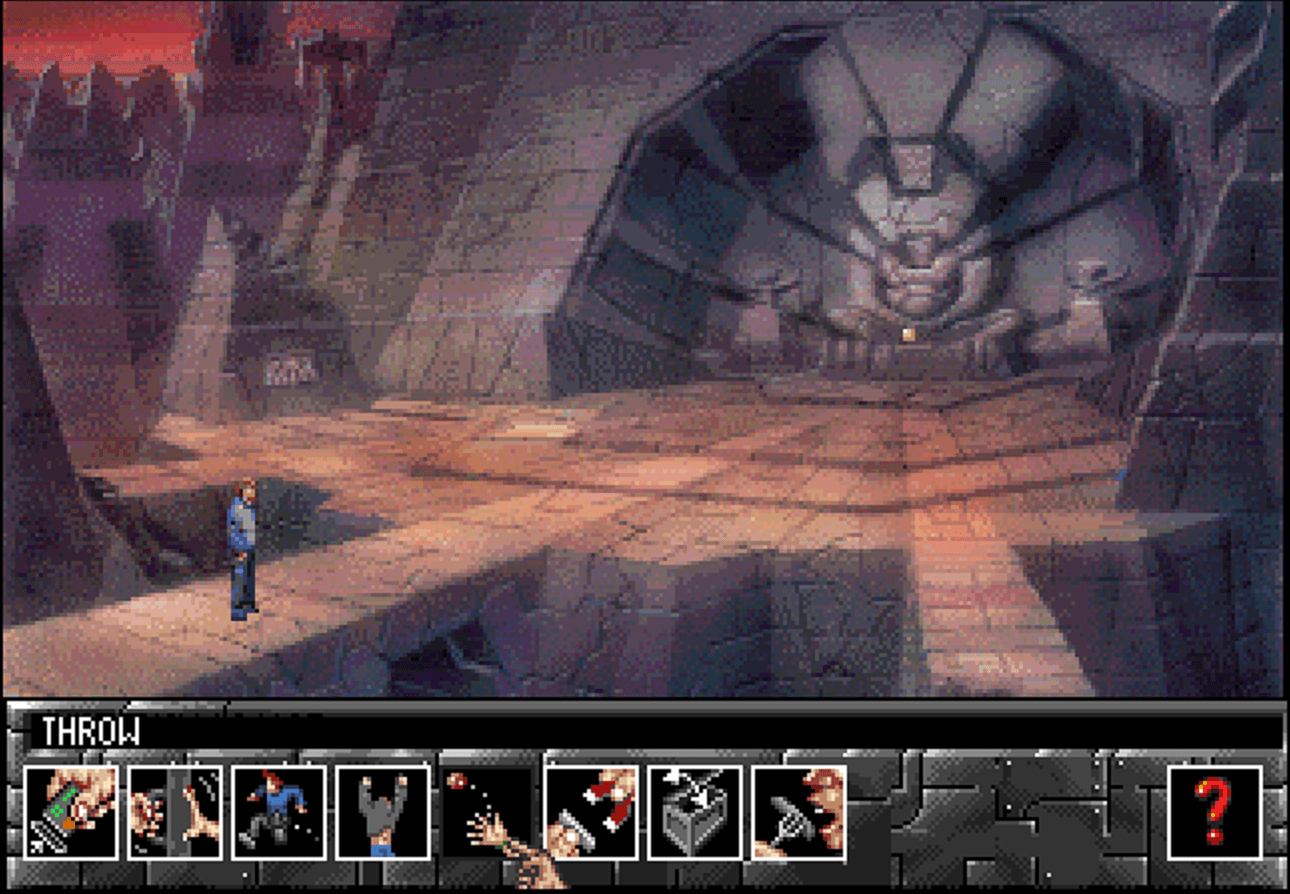
Task: Pick the Throw action with the ball icon
Action: (x=487, y=812)
